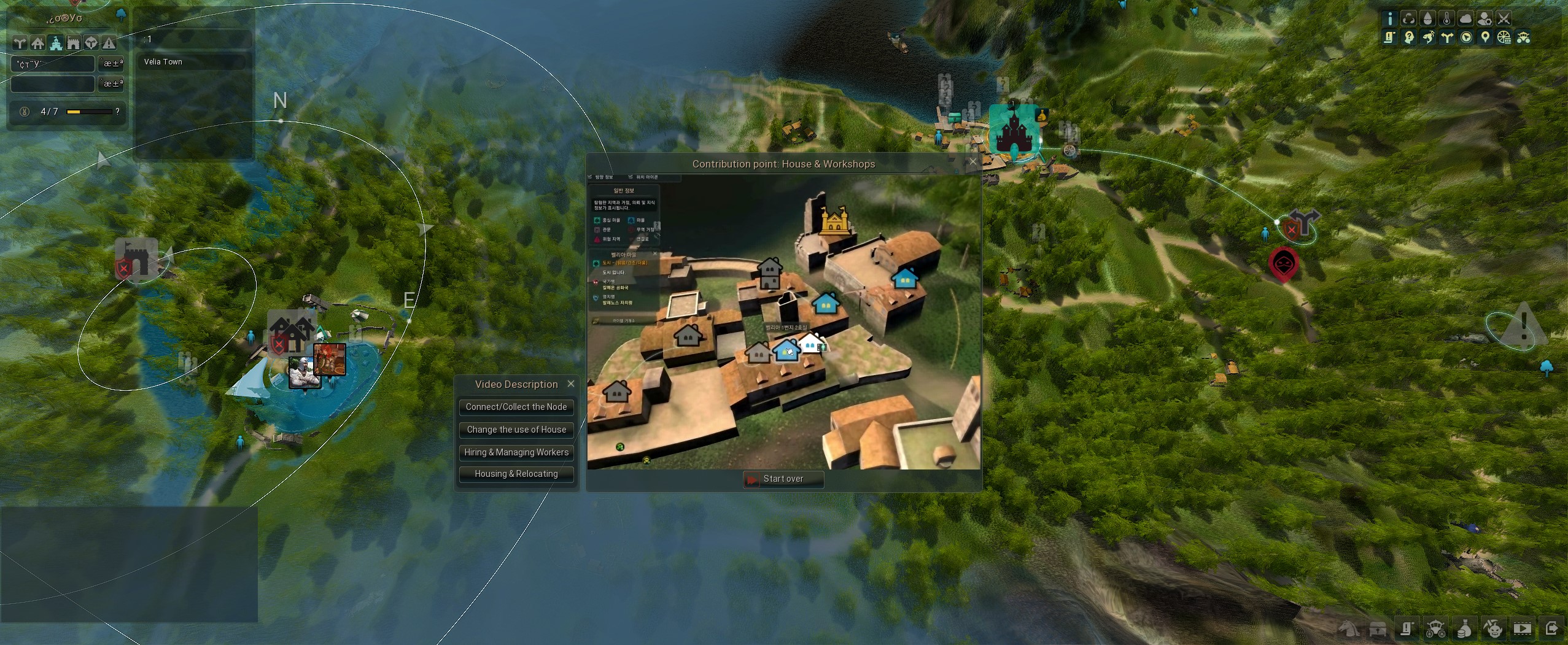Image resolution: width=1568 pixels, height=645 pixels.
Task: Toggle the house village filter icon
Action: coord(38,43)
